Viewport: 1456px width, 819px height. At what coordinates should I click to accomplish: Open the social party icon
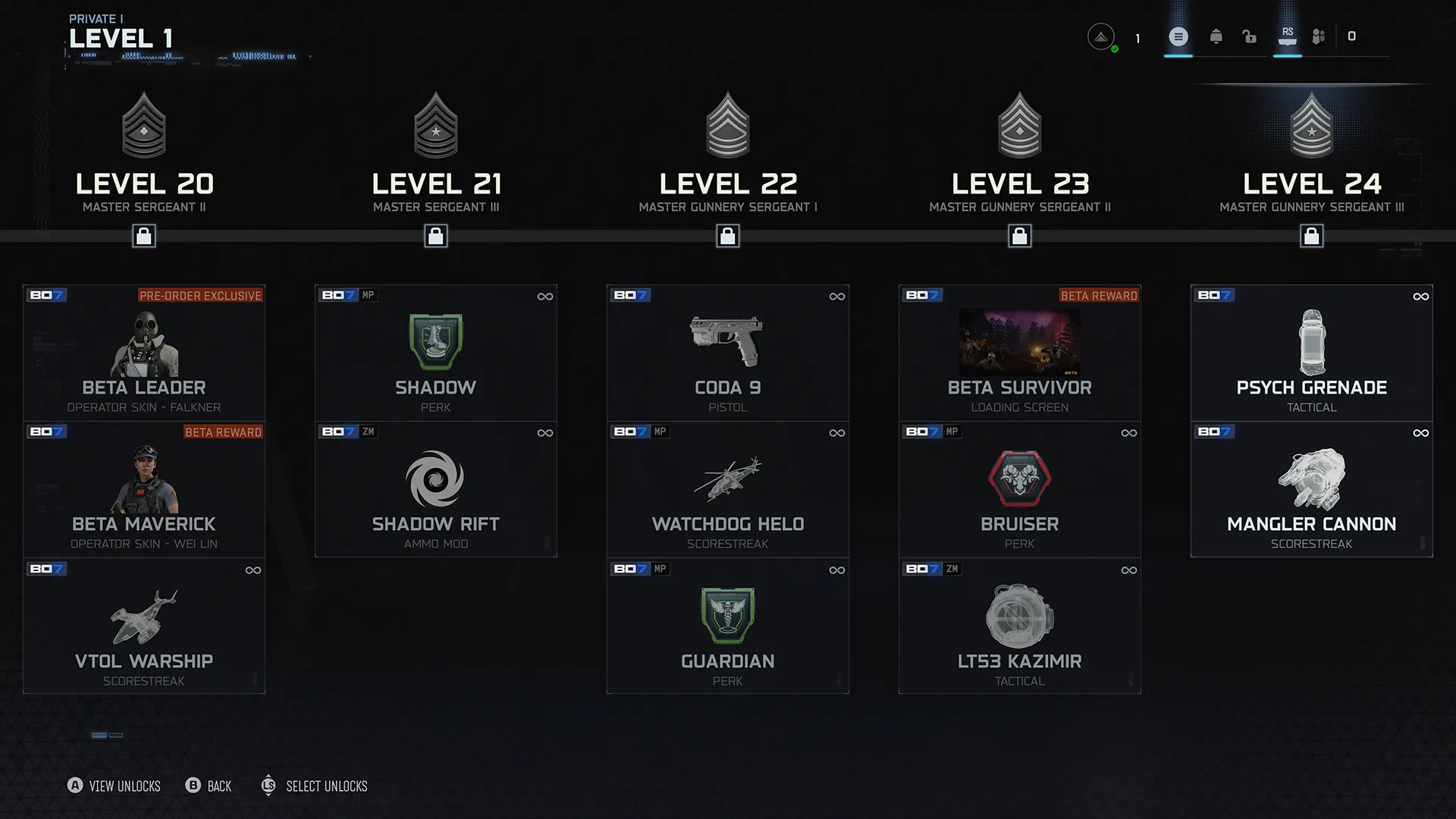[x=1319, y=36]
